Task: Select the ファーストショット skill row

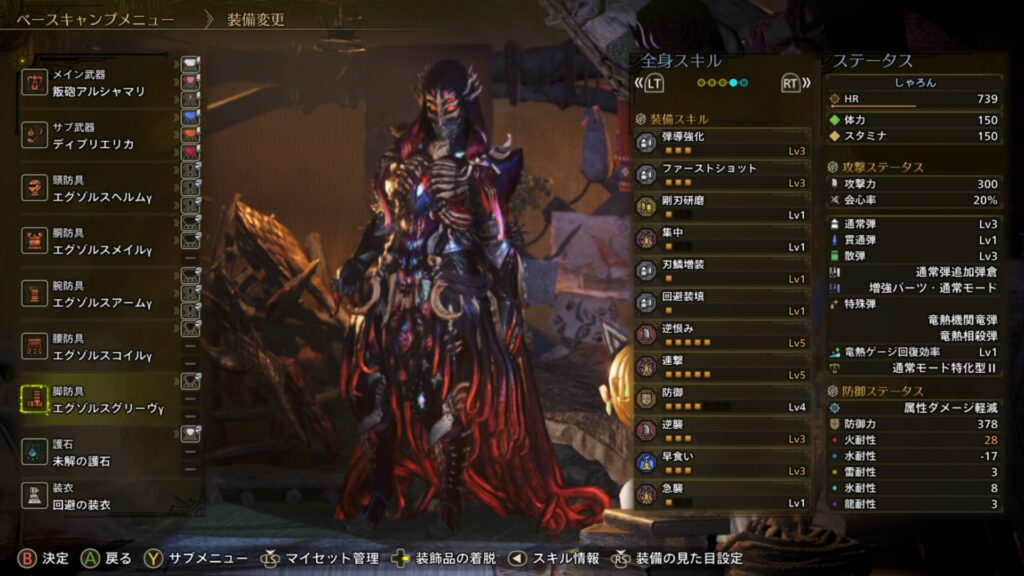Action: pos(722,175)
